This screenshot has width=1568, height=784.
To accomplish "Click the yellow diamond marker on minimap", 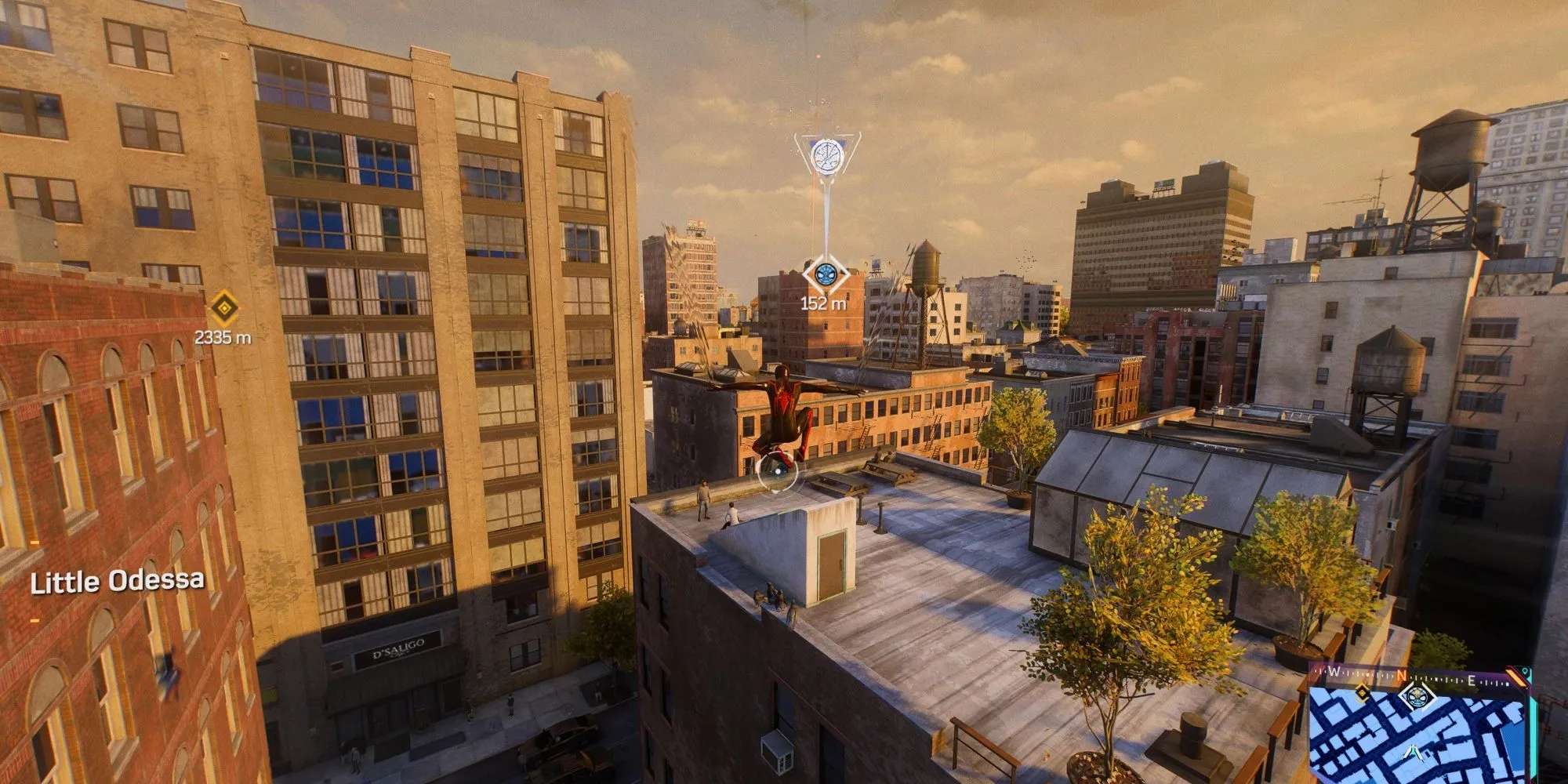I will click(x=1363, y=692).
